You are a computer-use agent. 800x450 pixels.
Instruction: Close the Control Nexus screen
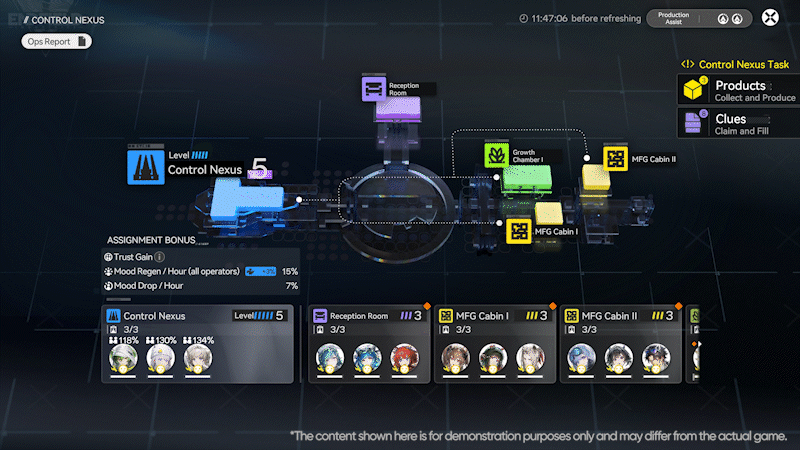[x=770, y=17]
